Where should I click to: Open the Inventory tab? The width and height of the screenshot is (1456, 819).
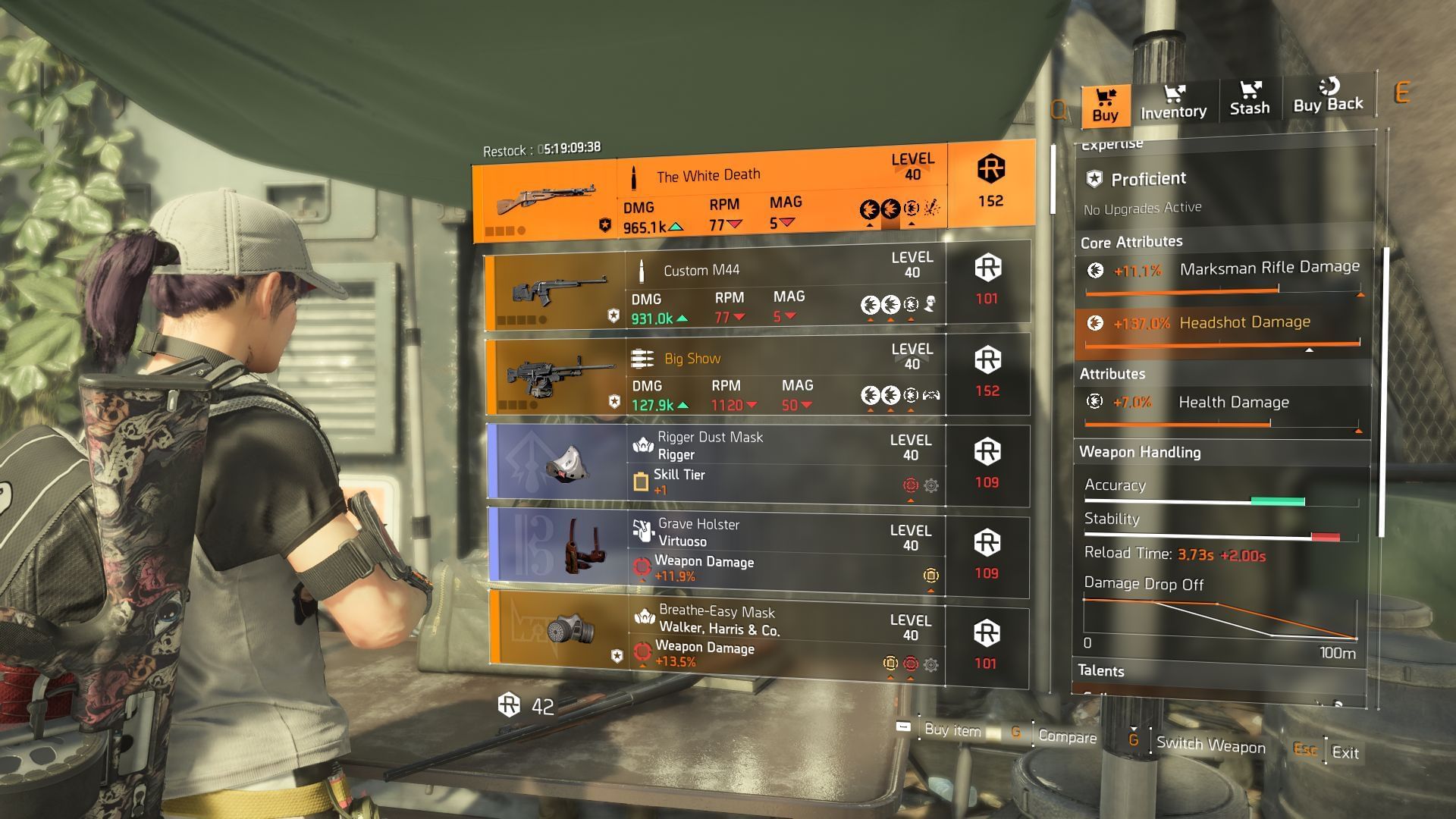coord(1173,102)
